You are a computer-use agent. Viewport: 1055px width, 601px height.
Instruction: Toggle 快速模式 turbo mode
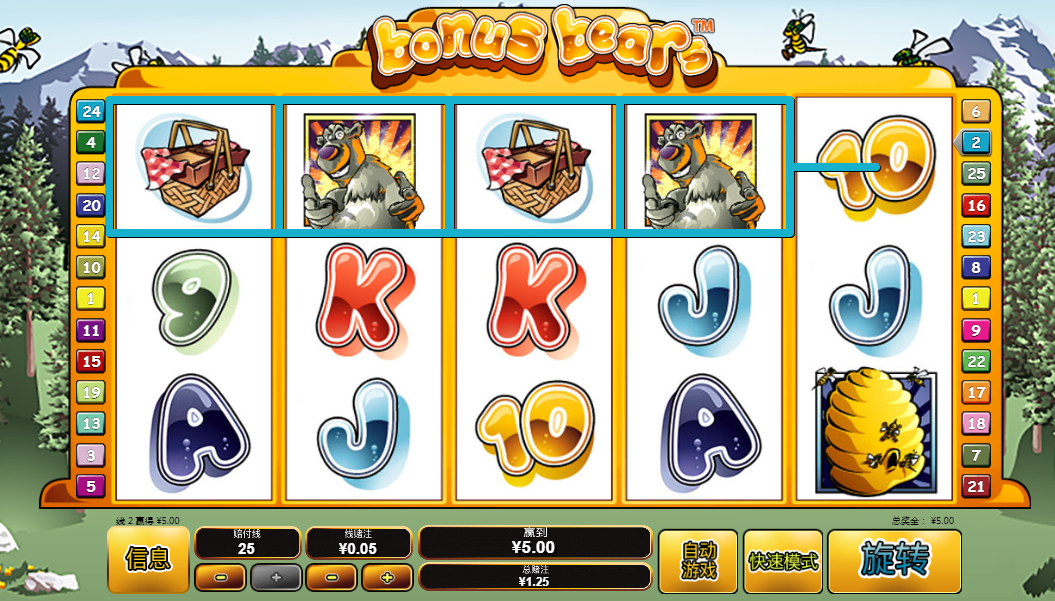point(783,560)
